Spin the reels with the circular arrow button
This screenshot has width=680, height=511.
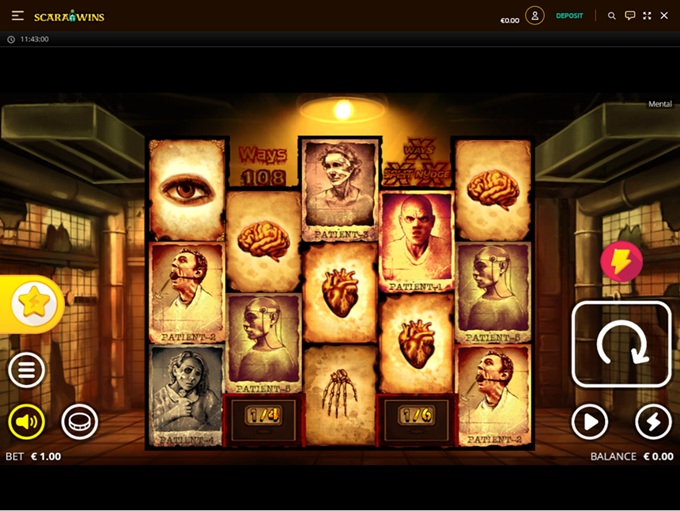(621, 345)
